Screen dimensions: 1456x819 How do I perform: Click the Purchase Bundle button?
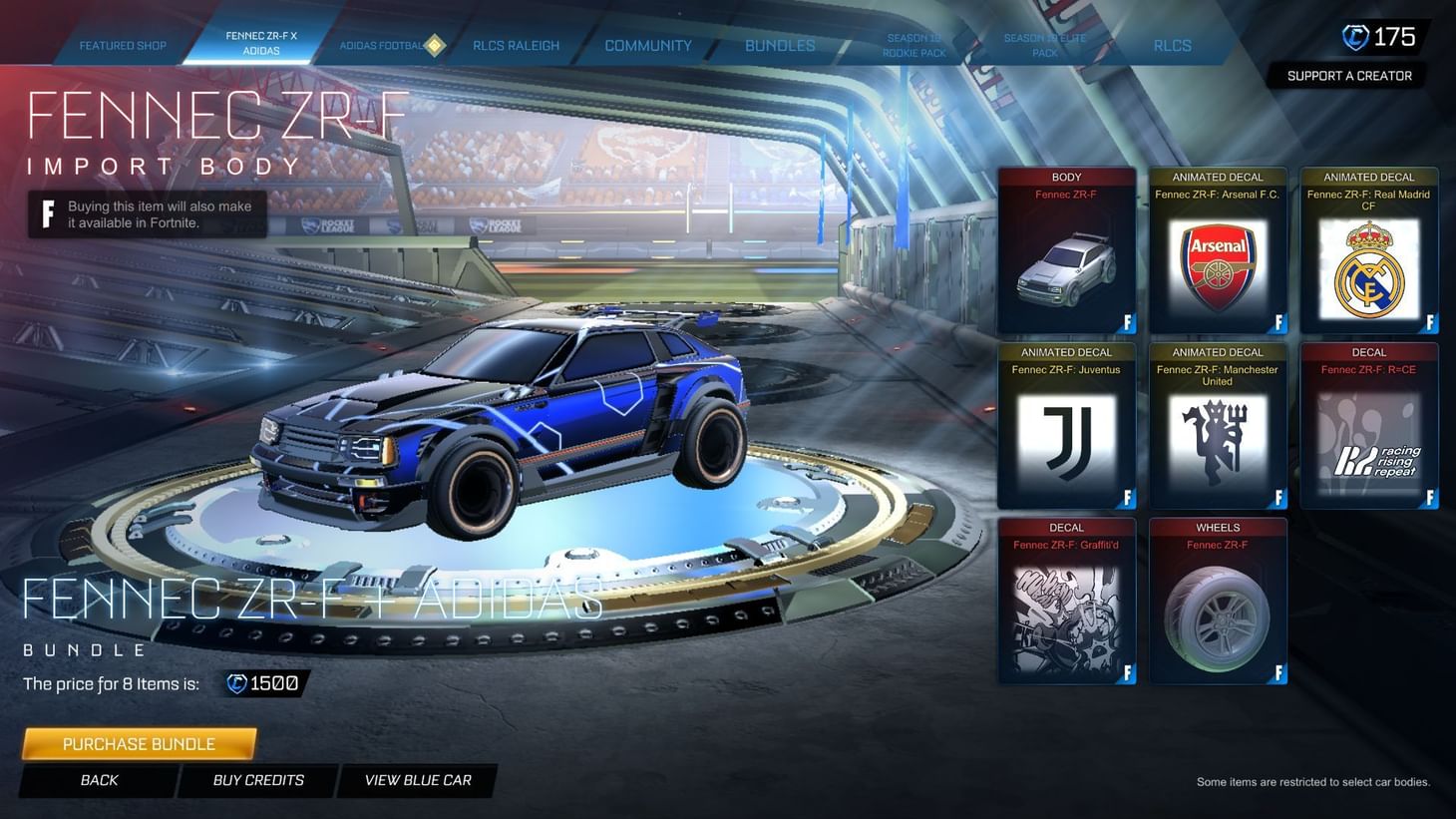coord(139,743)
